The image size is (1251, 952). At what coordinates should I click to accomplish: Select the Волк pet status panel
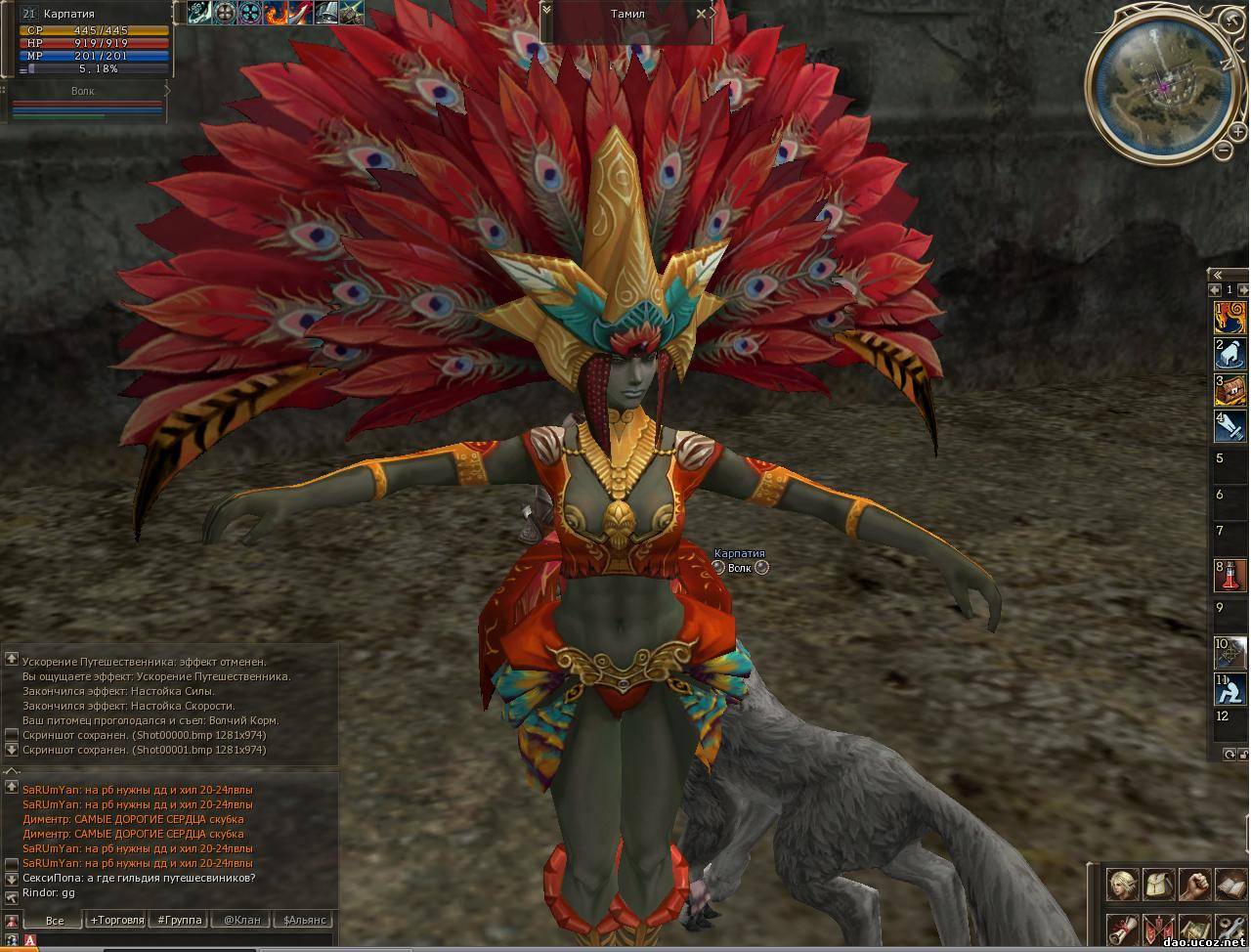point(86,103)
